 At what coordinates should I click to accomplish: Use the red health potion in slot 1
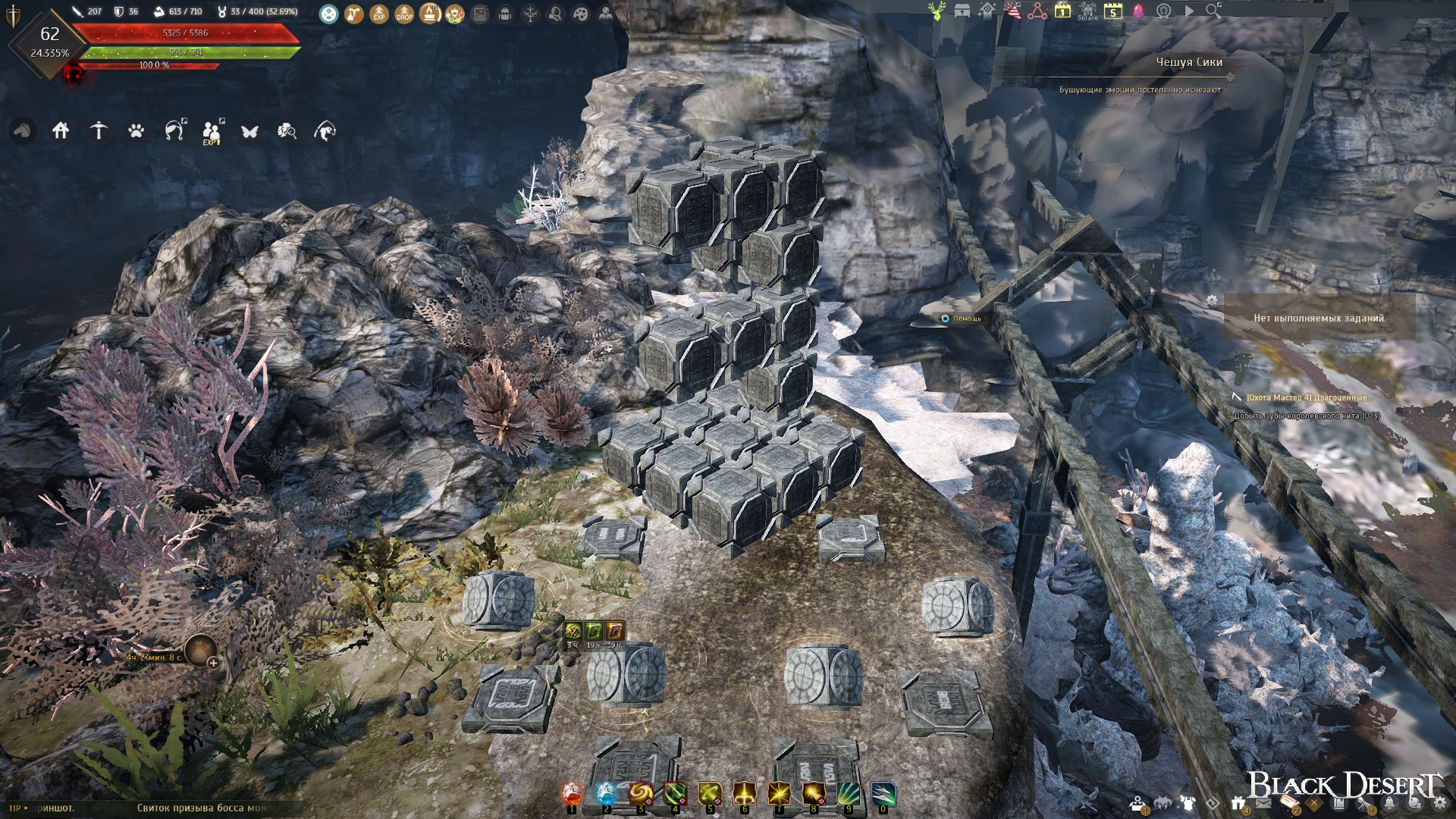[573, 794]
